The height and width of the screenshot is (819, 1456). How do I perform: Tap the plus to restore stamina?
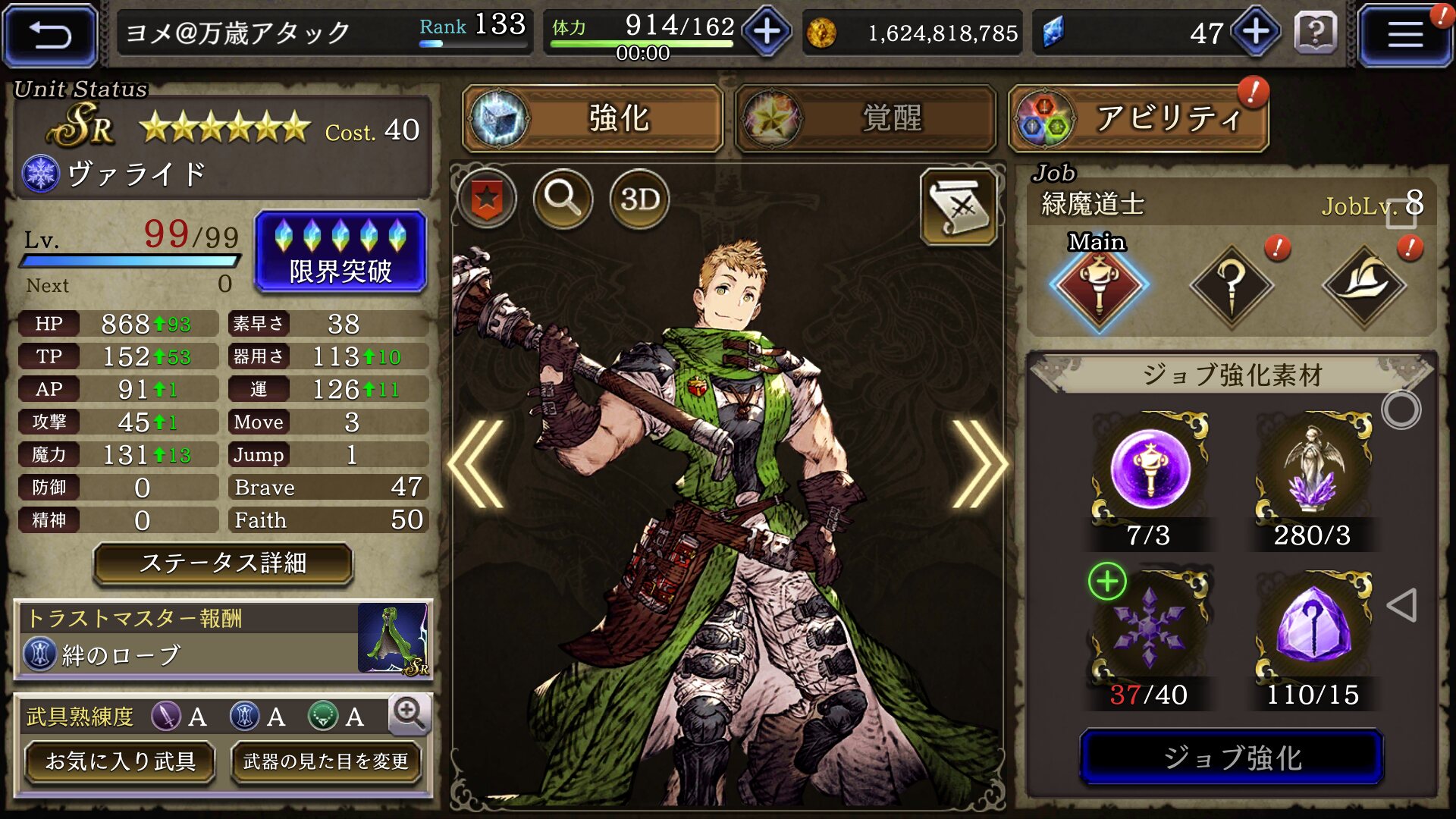767,32
